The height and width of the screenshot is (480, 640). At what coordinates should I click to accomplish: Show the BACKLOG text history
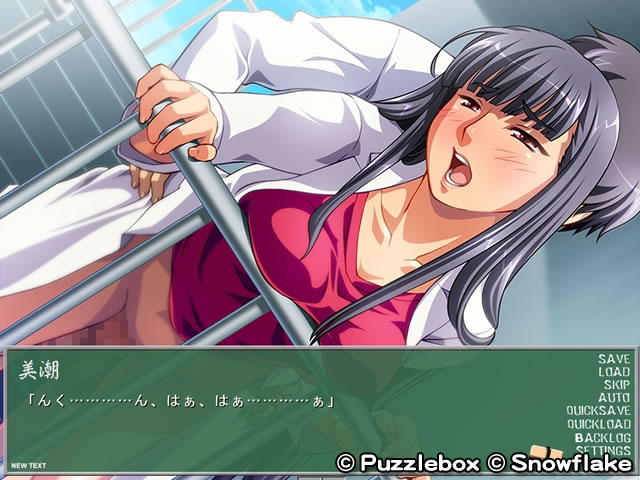tap(602, 437)
